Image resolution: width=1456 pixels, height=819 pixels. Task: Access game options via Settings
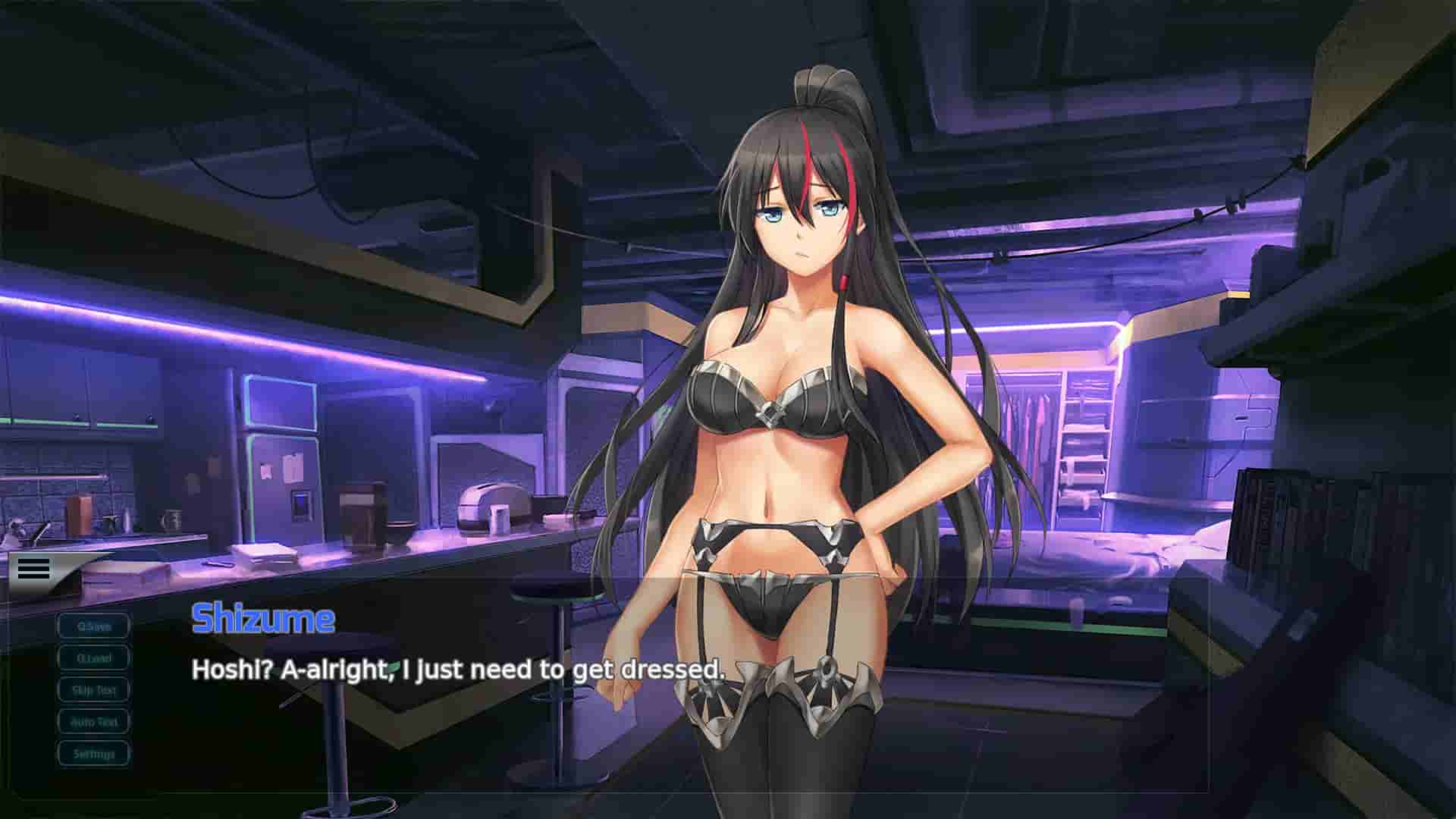93,754
